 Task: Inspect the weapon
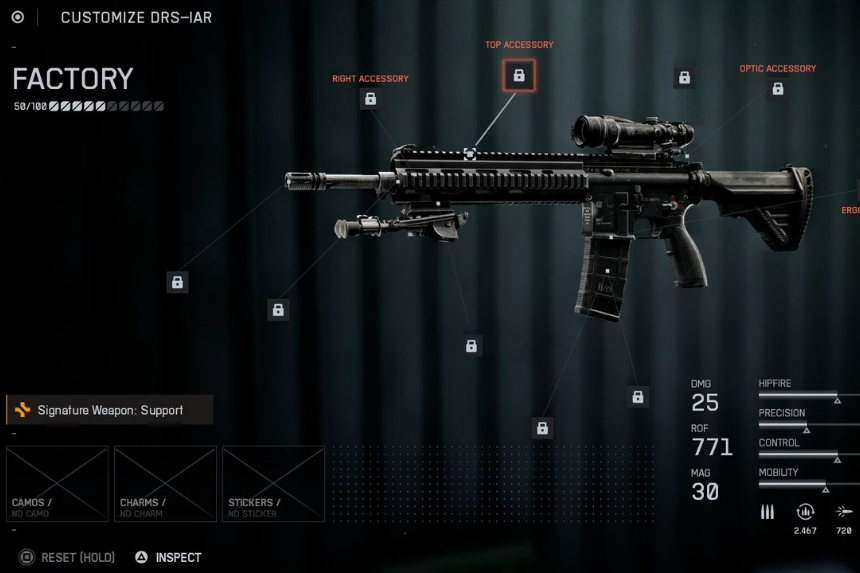click(170, 557)
